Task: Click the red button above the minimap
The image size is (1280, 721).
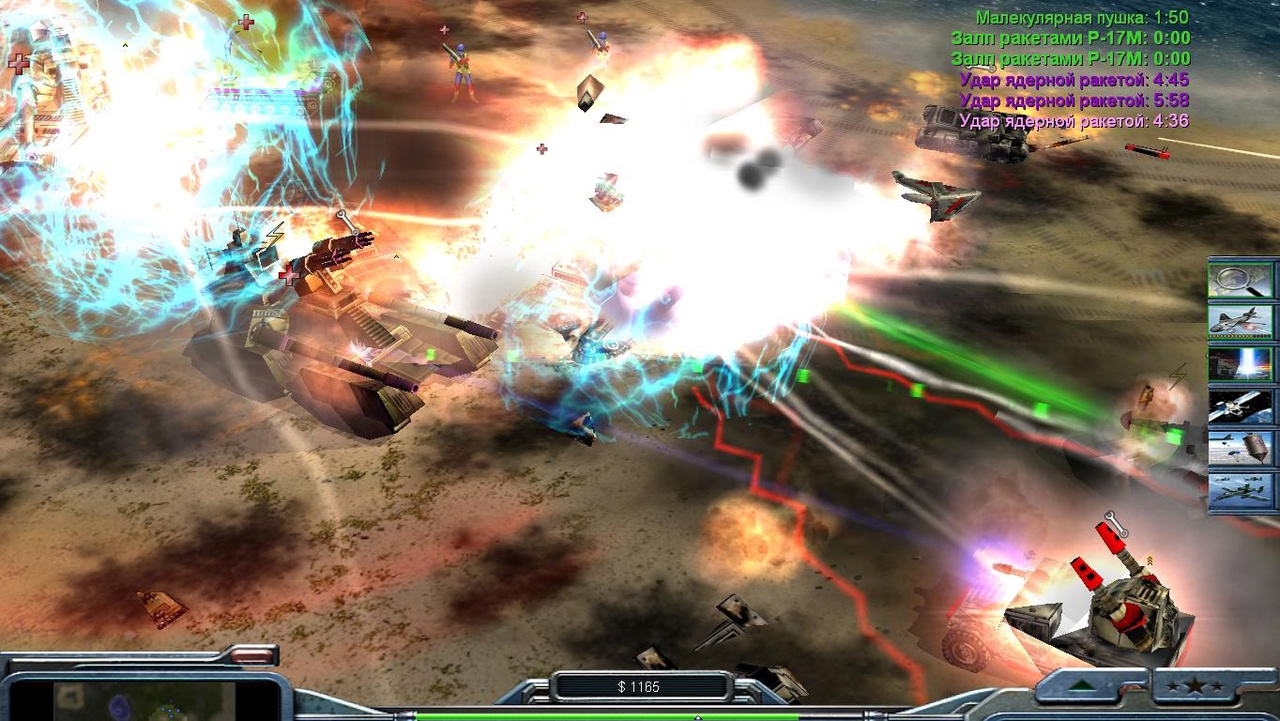Action: (x=254, y=656)
